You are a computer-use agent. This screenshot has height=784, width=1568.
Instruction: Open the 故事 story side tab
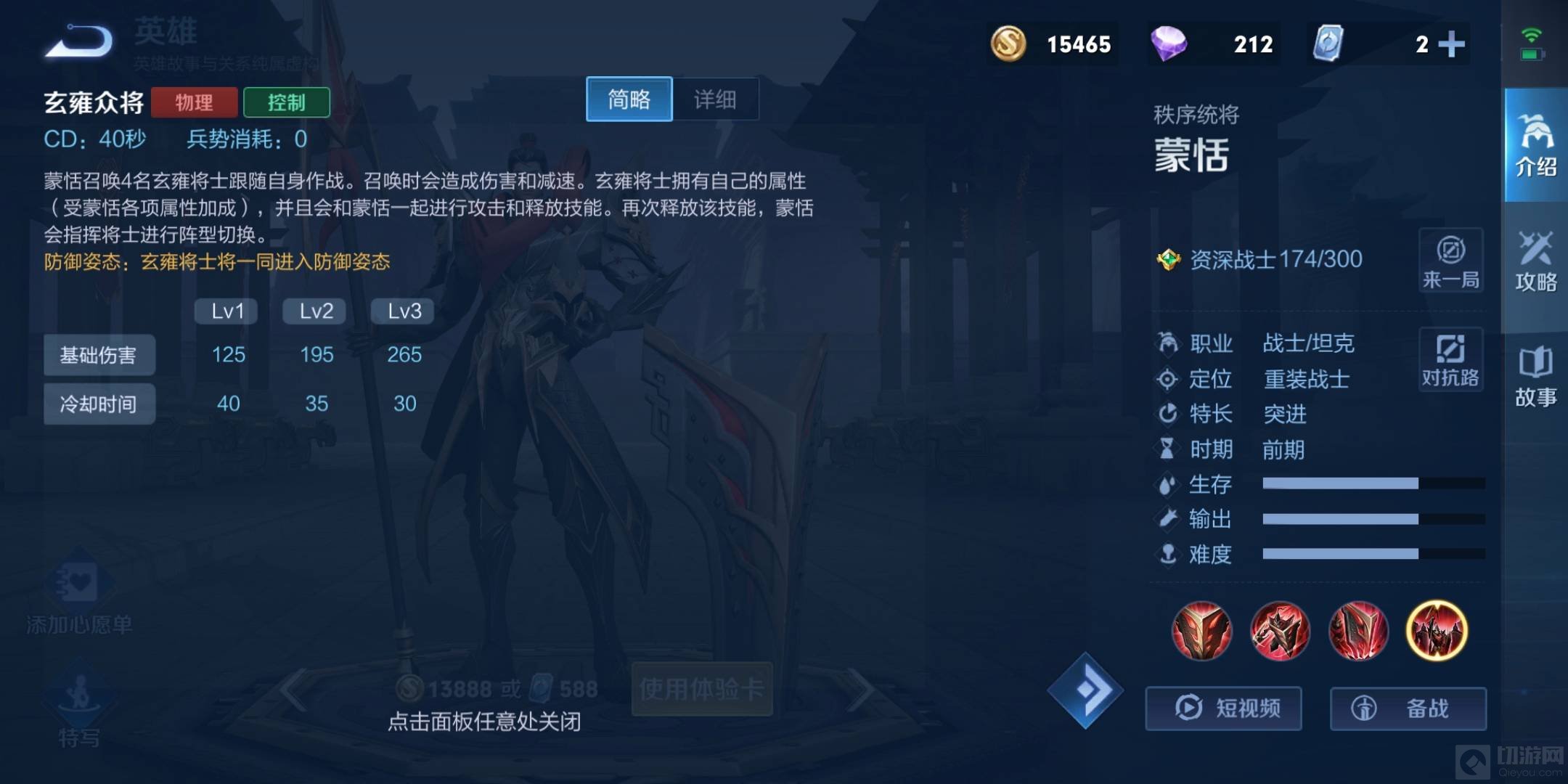[1535, 376]
